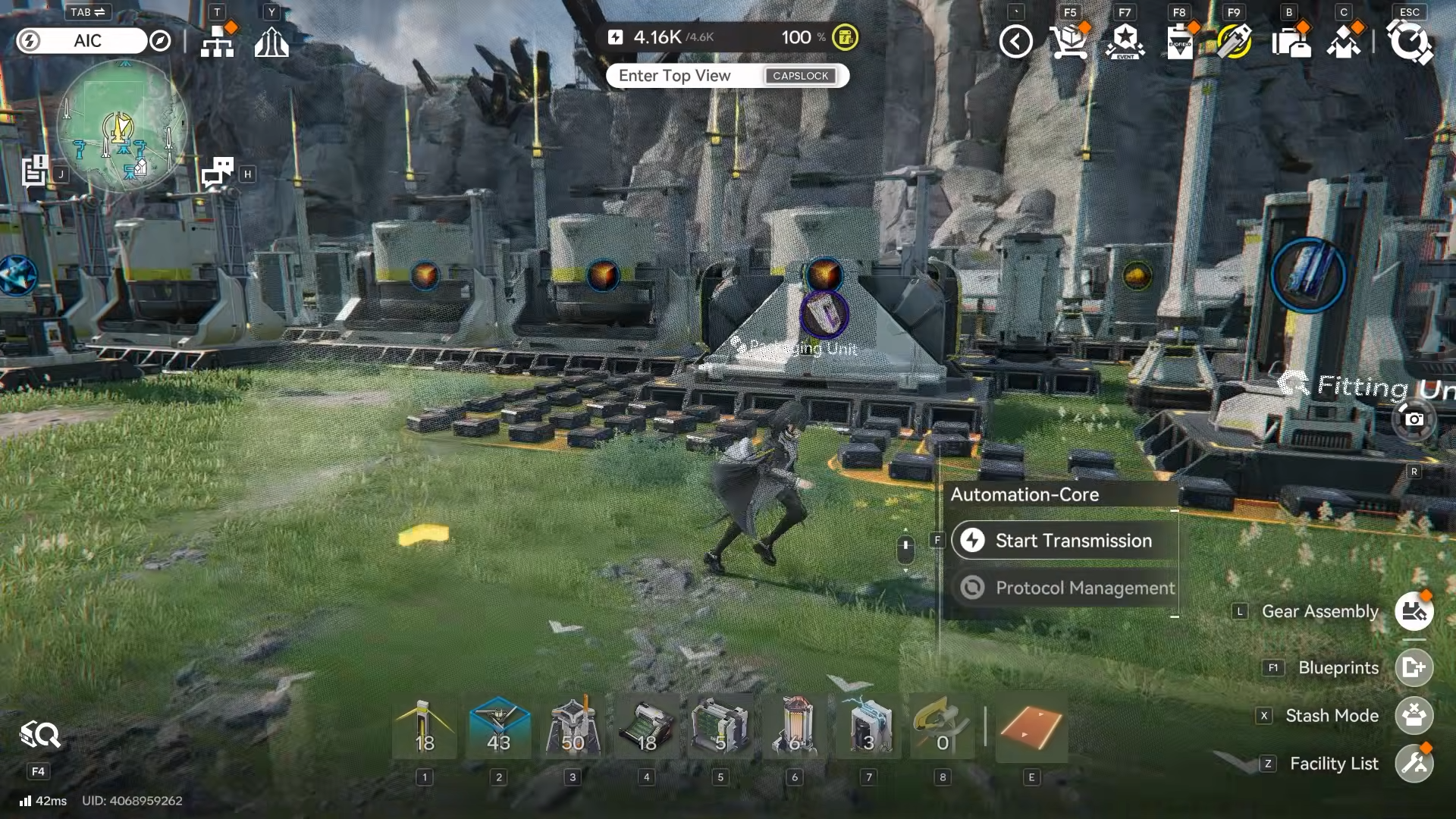Choose the orange tile hotbar item
1456x819 pixels.
coord(1031,726)
